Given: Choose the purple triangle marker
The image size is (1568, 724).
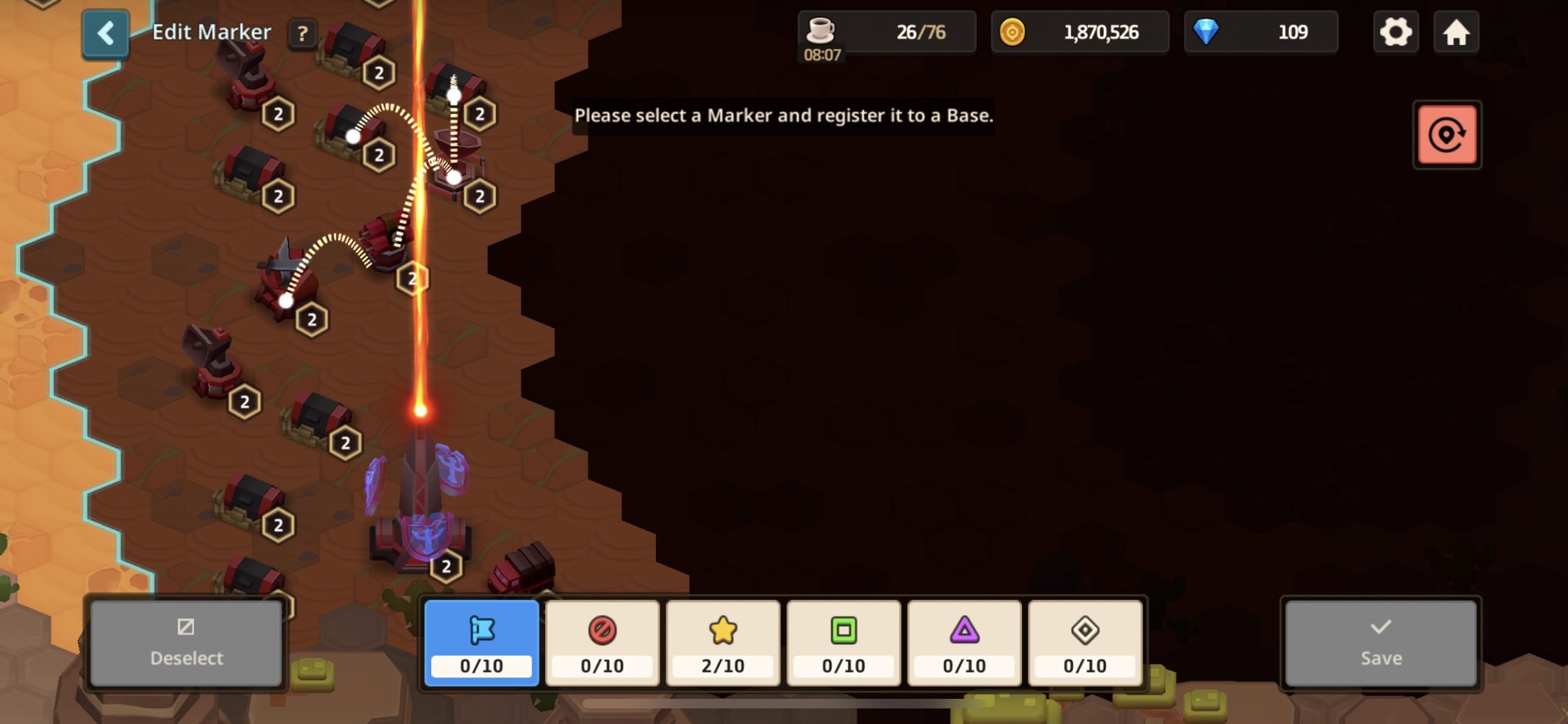Looking at the screenshot, I should pyautogui.click(x=965, y=642).
